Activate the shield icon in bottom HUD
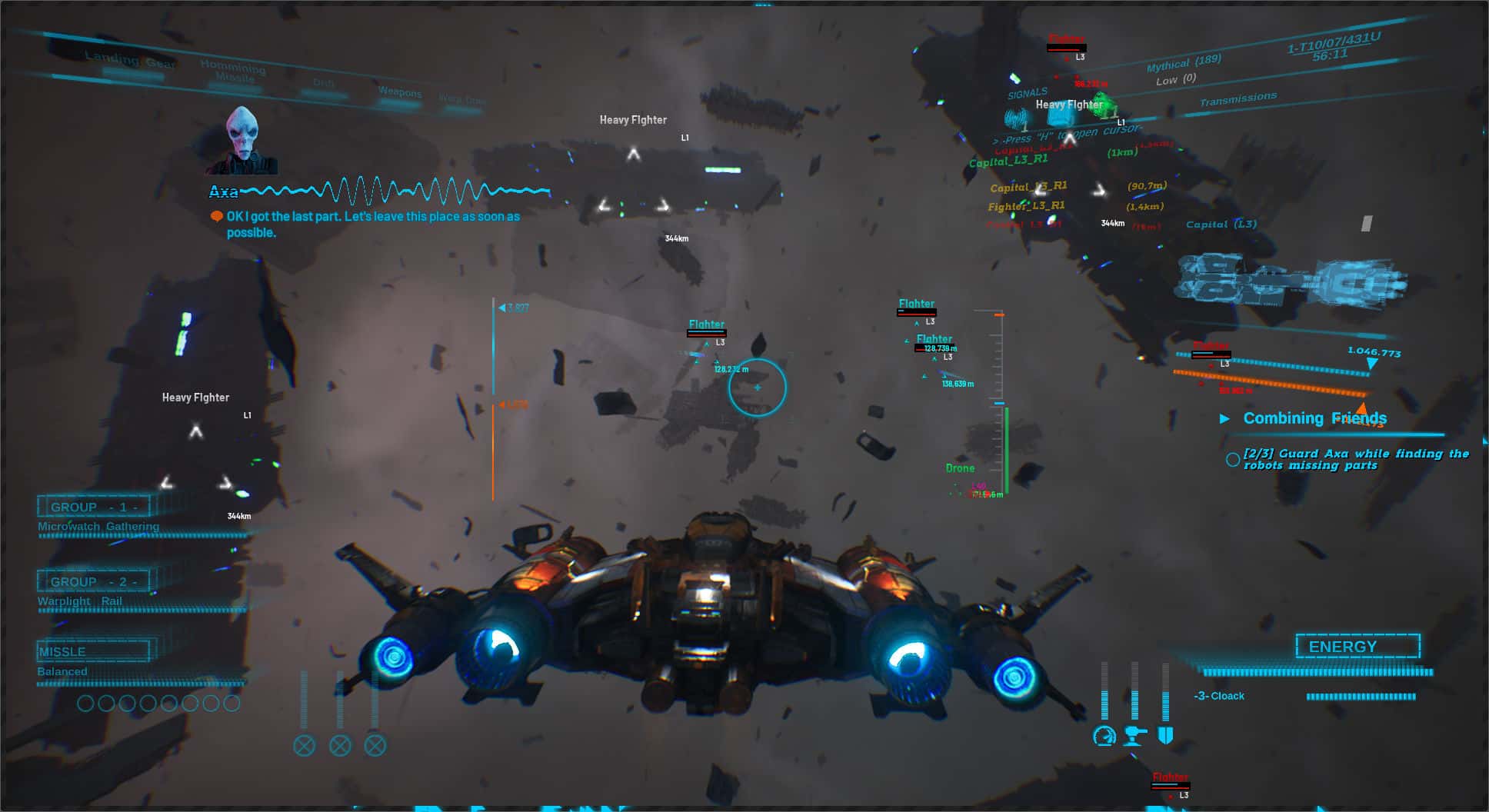 coord(1164,735)
